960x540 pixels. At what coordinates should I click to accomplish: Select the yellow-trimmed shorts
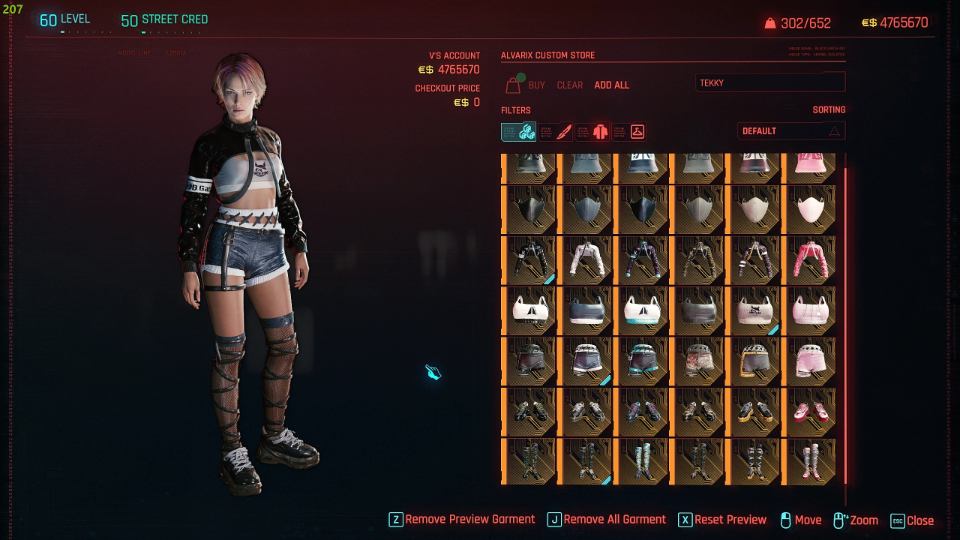point(753,361)
